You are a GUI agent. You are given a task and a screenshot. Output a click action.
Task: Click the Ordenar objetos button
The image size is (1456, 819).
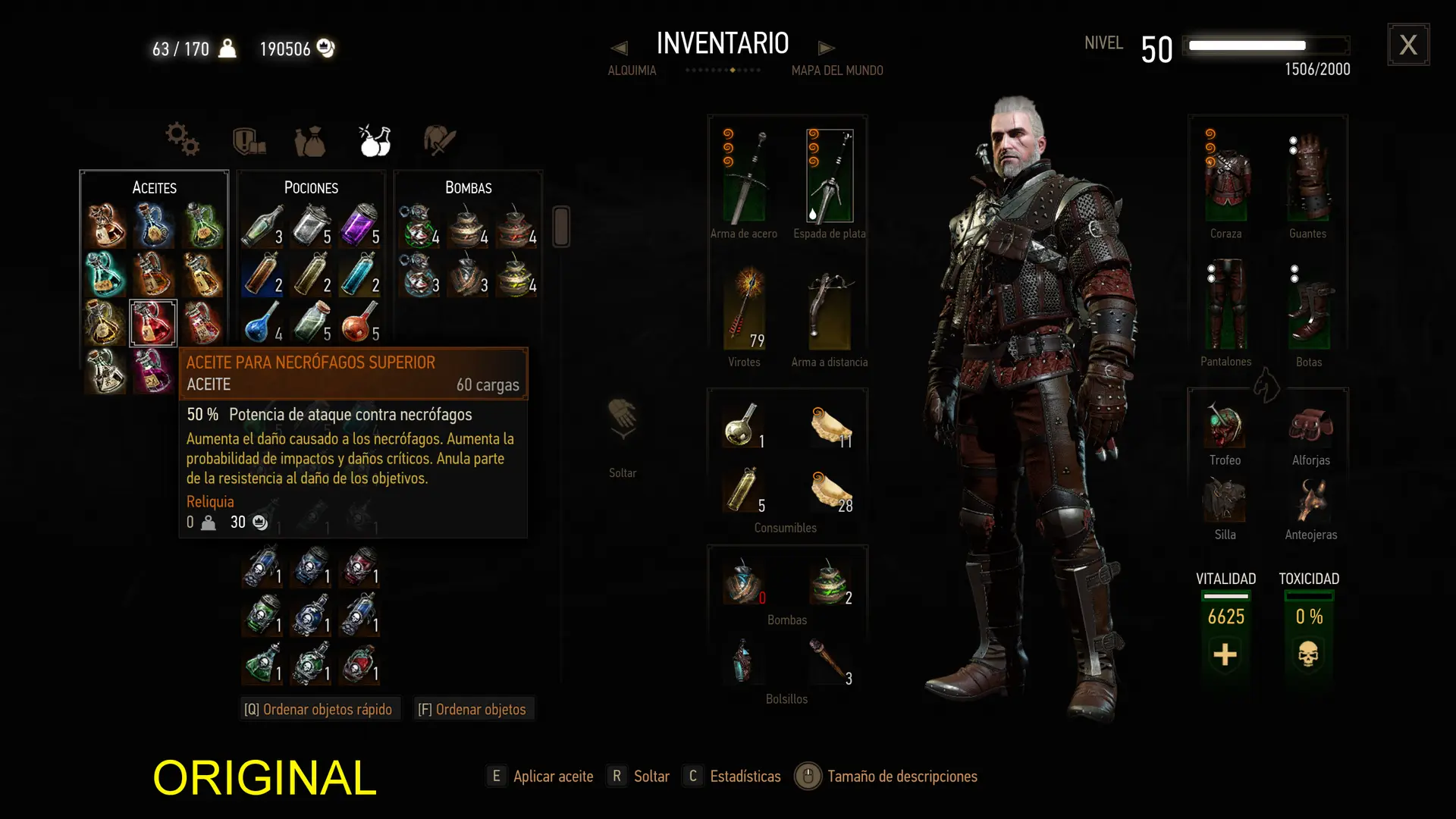click(472, 709)
